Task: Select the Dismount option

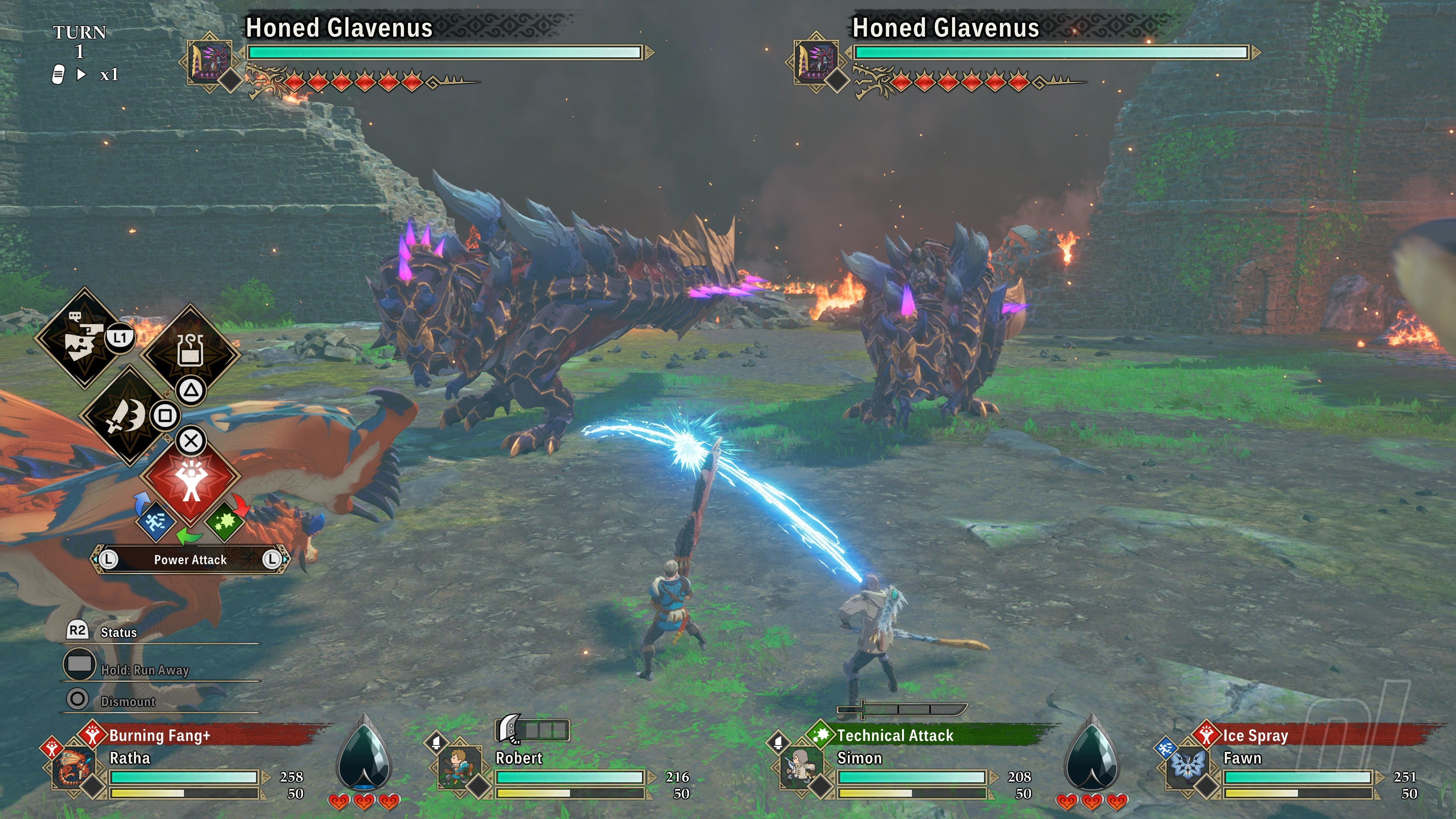Action: point(127,701)
